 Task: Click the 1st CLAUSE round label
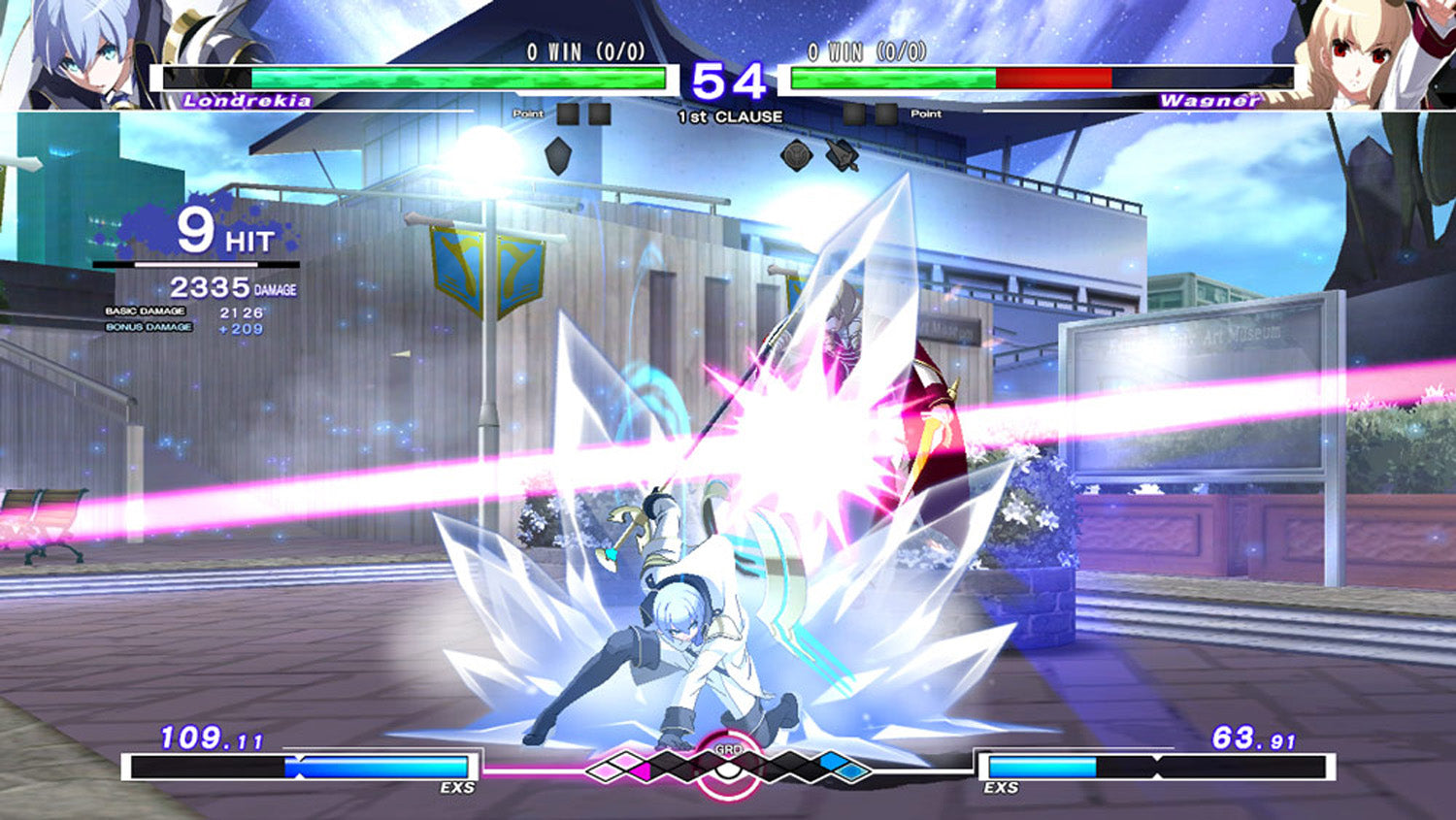tap(729, 115)
